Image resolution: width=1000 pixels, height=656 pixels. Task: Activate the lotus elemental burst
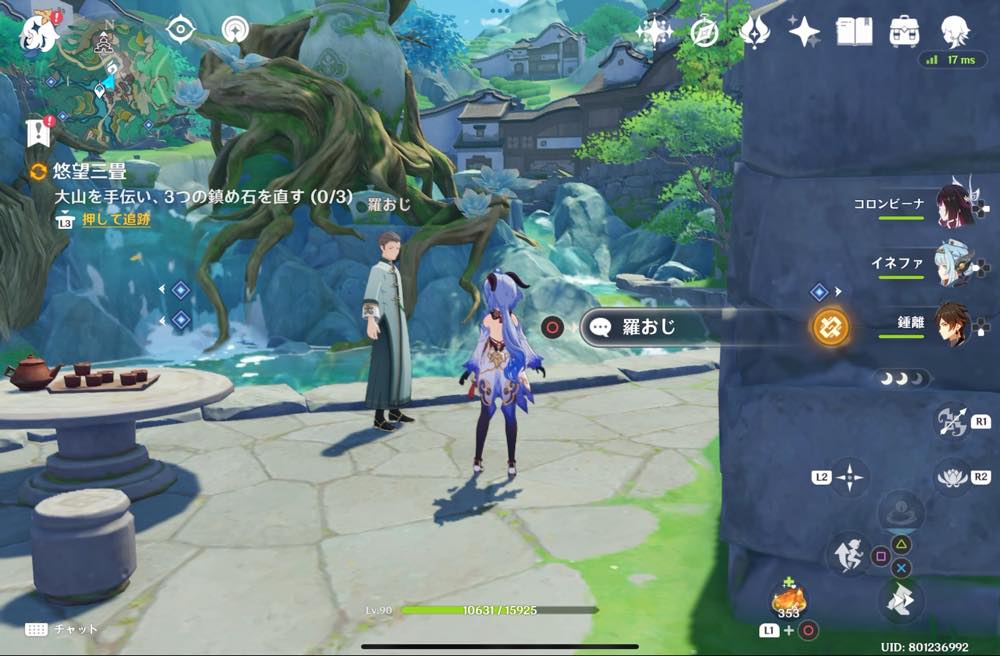951,476
